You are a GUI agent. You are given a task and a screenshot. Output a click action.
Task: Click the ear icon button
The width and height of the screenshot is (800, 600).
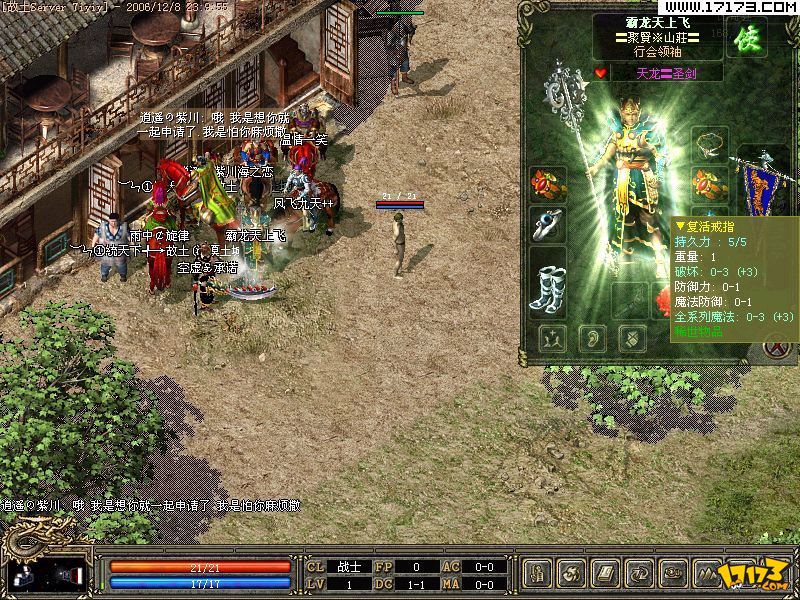[x=591, y=338]
